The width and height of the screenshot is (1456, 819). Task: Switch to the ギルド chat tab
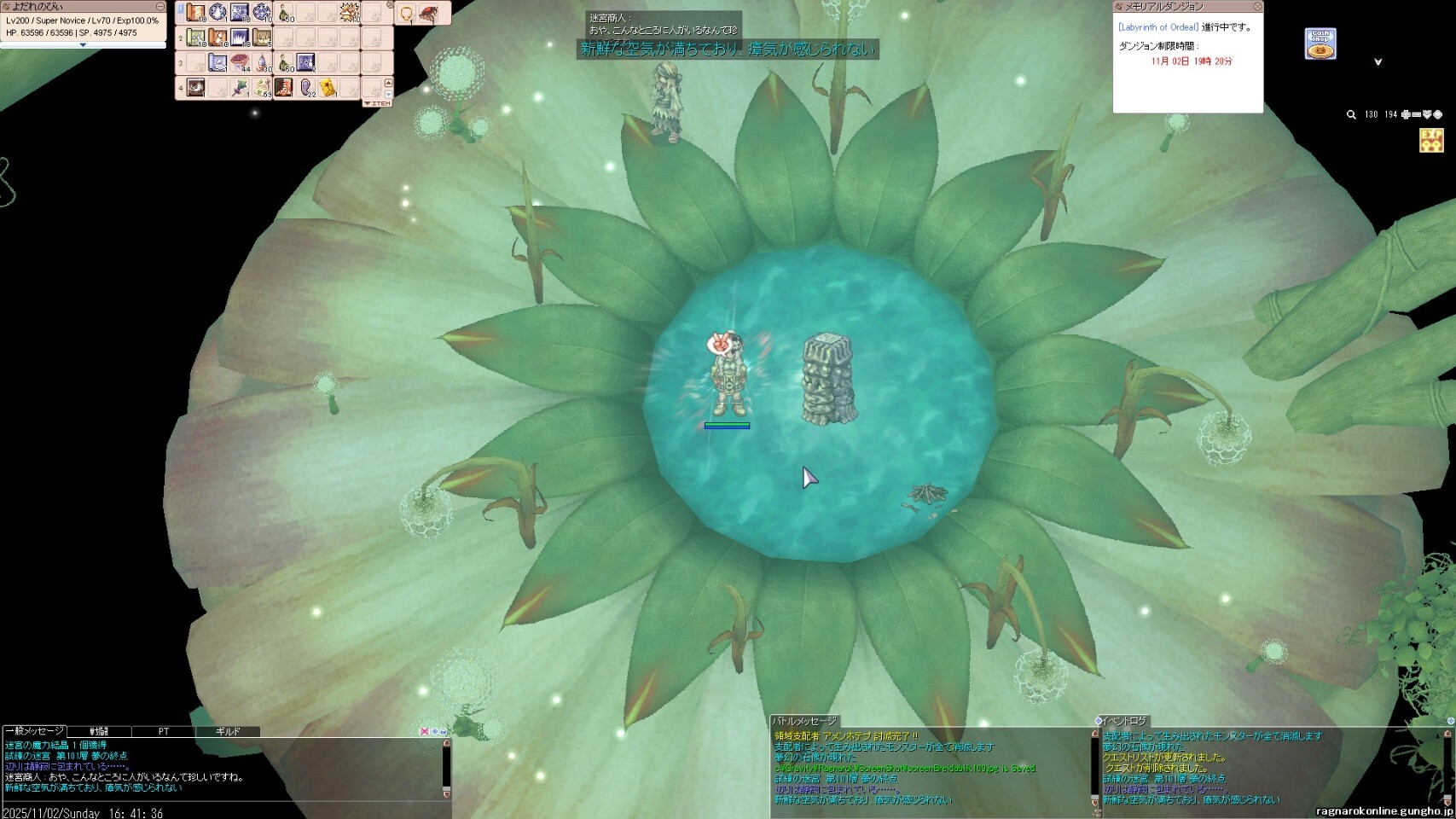[x=228, y=732]
